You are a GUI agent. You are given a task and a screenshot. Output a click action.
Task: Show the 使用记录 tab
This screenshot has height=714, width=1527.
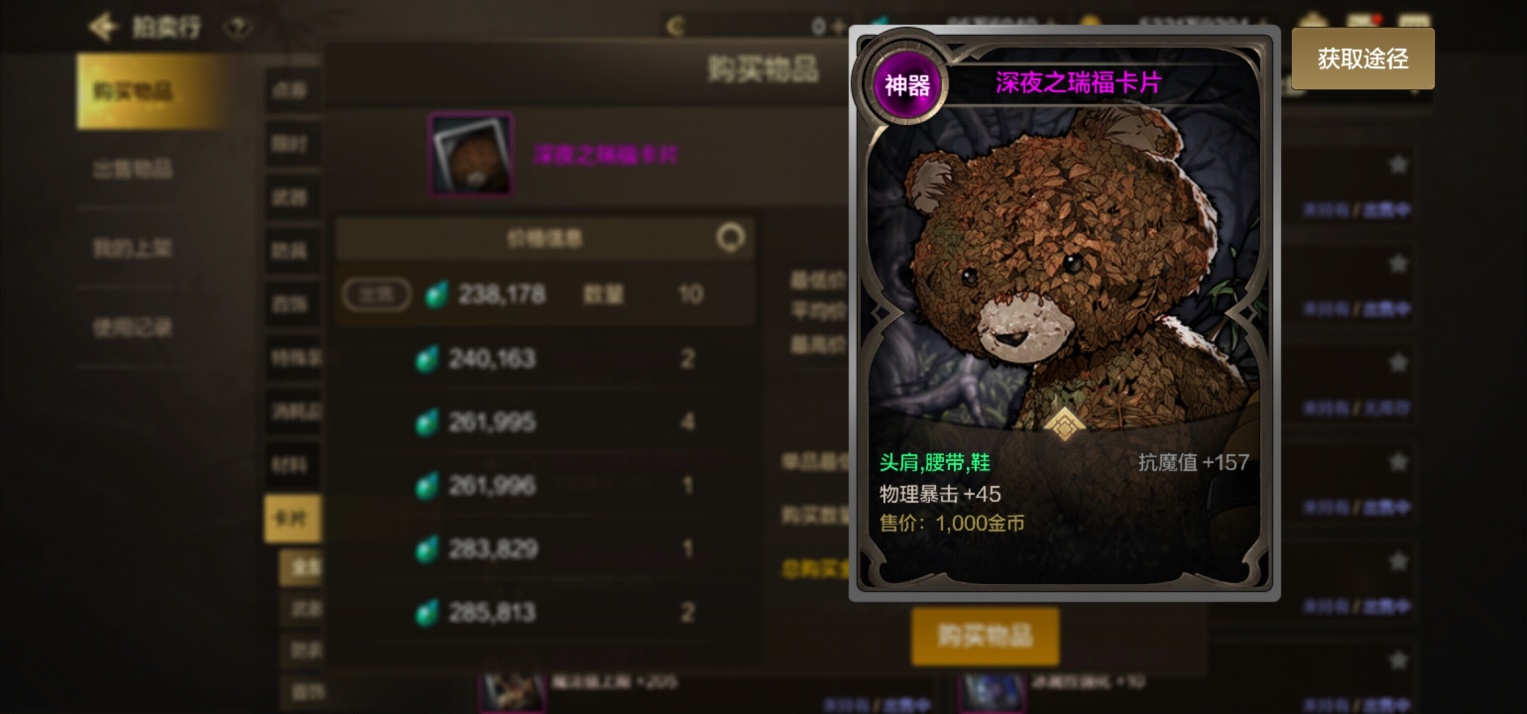click(x=133, y=327)
